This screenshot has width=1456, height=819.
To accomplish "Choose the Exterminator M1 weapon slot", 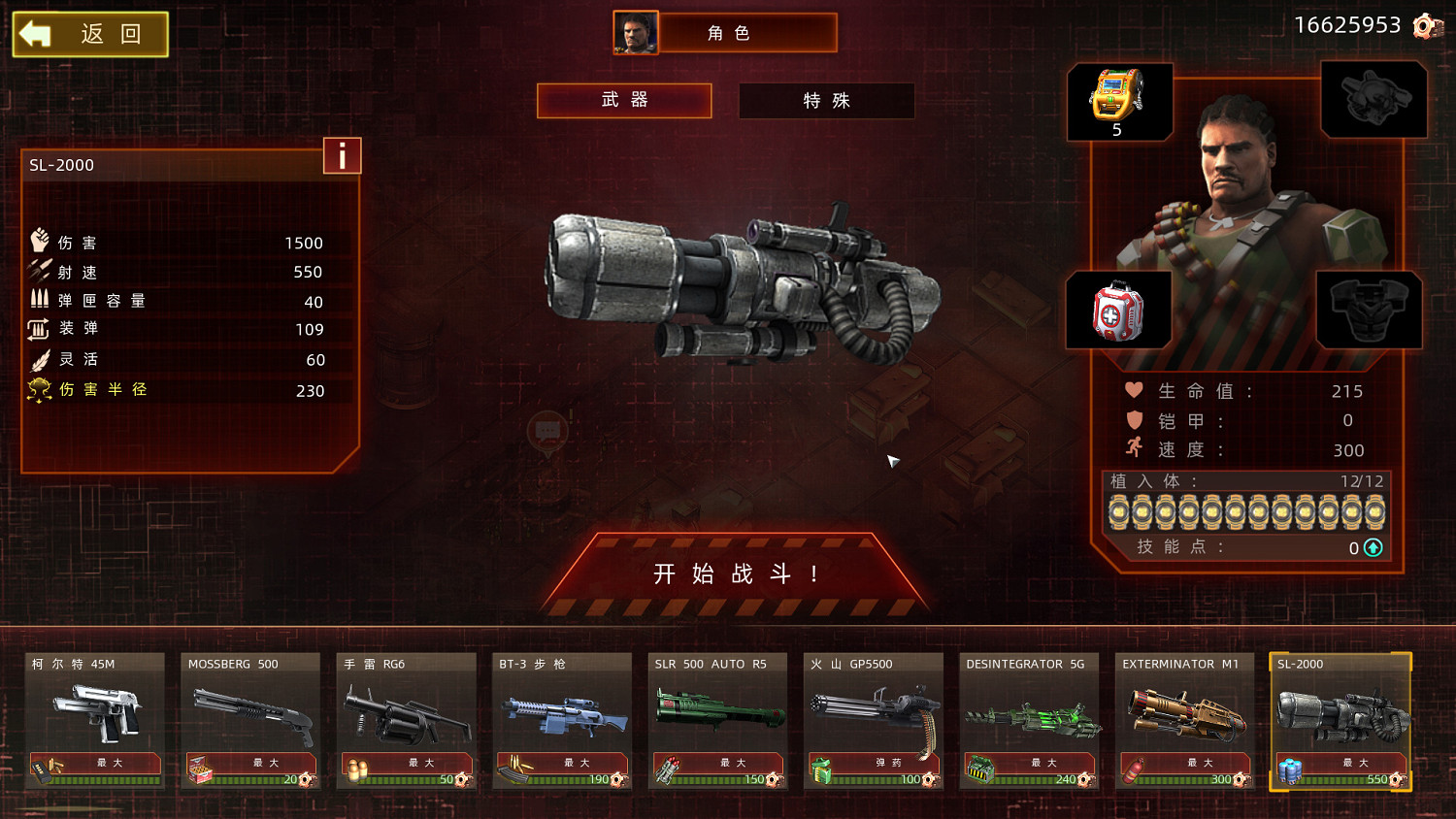I will (1185, 719).
